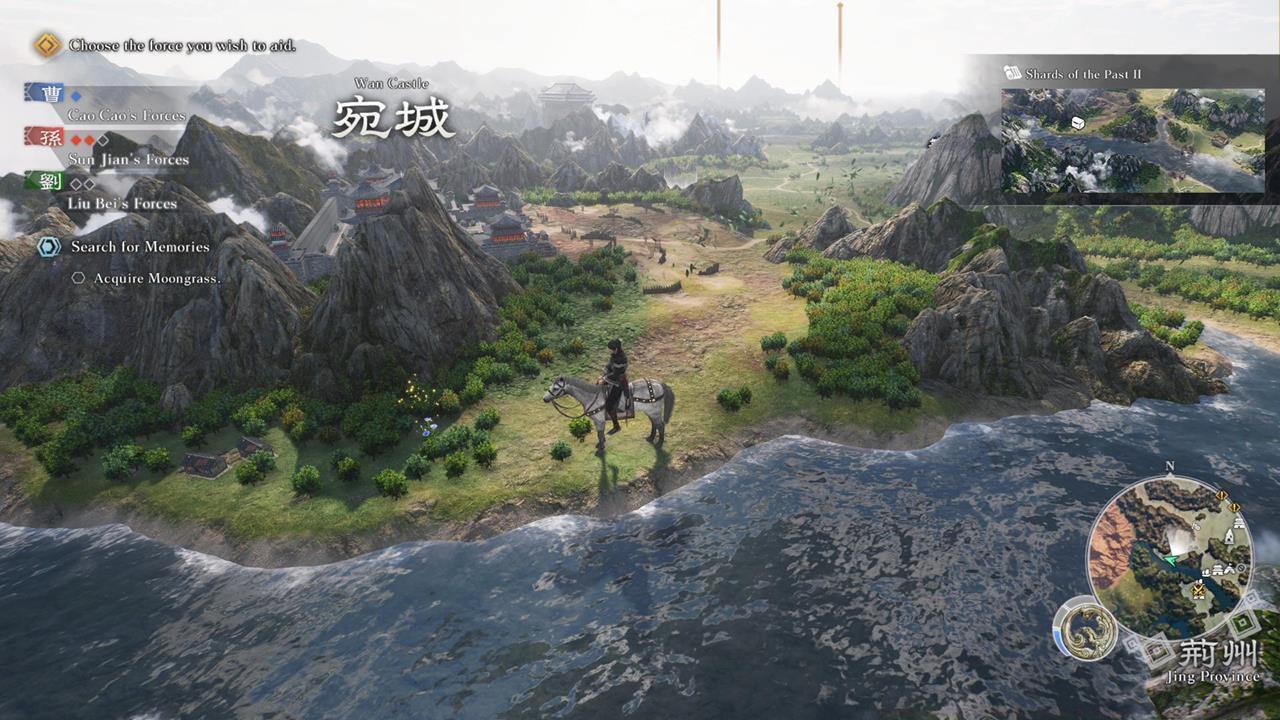Click a yellow exclamation marker on the minimap
The width and height of the screenshot is (1280, 720).
1220,495
